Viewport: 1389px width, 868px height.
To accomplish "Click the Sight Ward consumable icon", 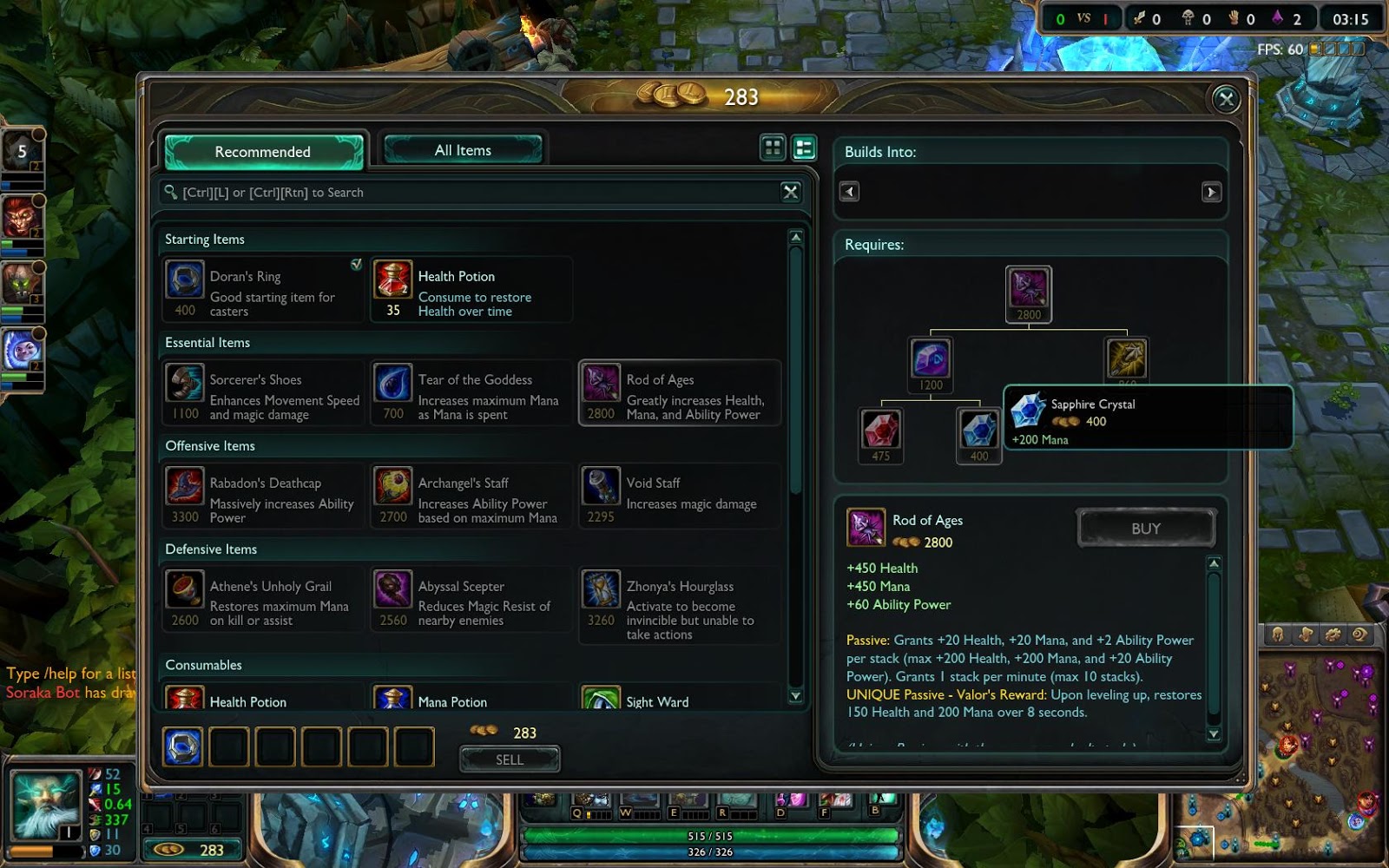I will click(602, 697).
